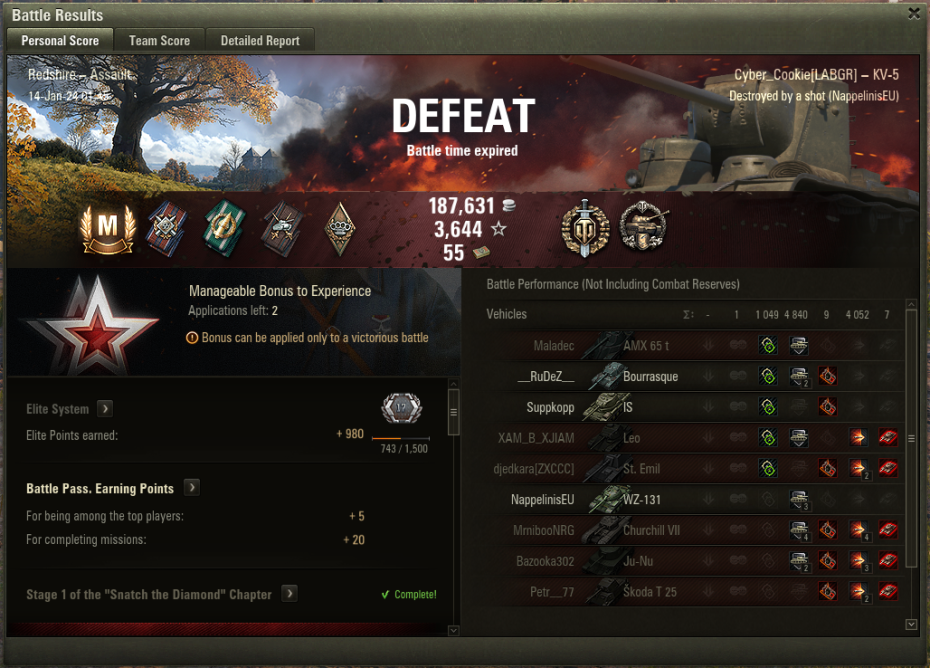The width and height of the screenshot is (930, 668).
Task: Select the djedkara St. Emil row
Action: point(690,469)
